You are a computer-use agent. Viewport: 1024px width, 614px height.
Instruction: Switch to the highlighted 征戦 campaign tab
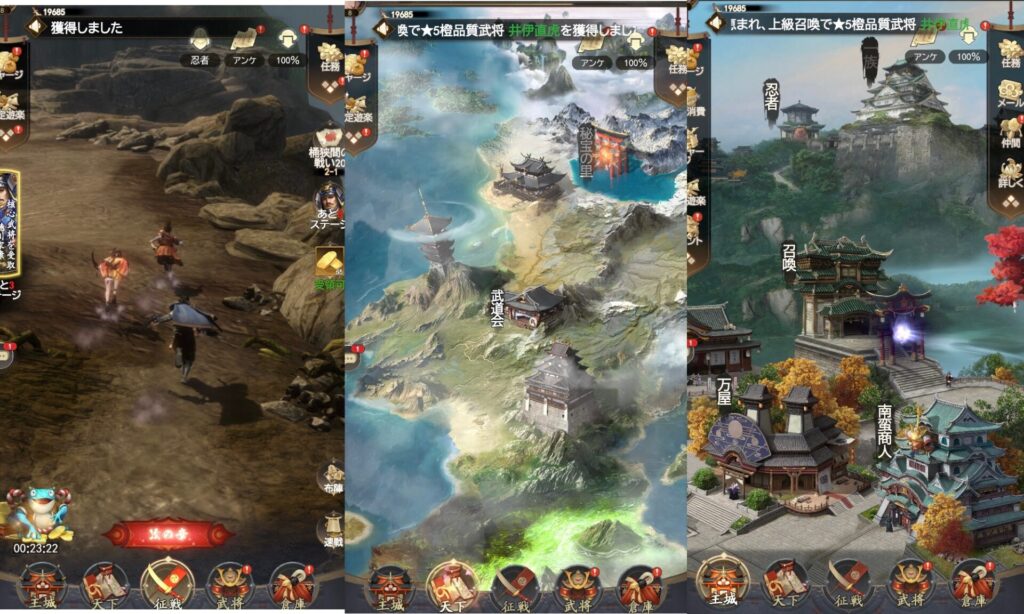165,583
